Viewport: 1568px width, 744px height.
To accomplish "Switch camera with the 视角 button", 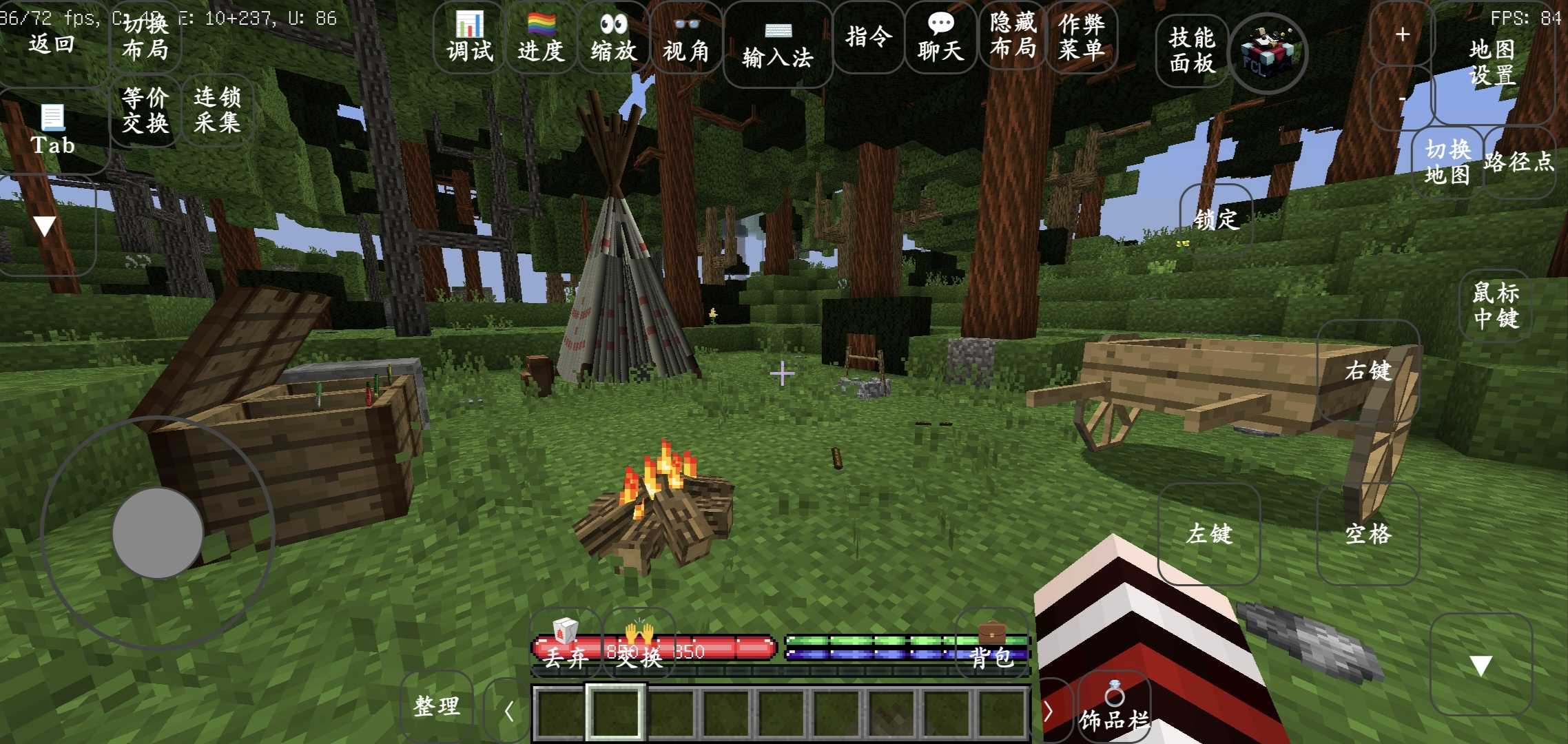I will coord(685,38).
